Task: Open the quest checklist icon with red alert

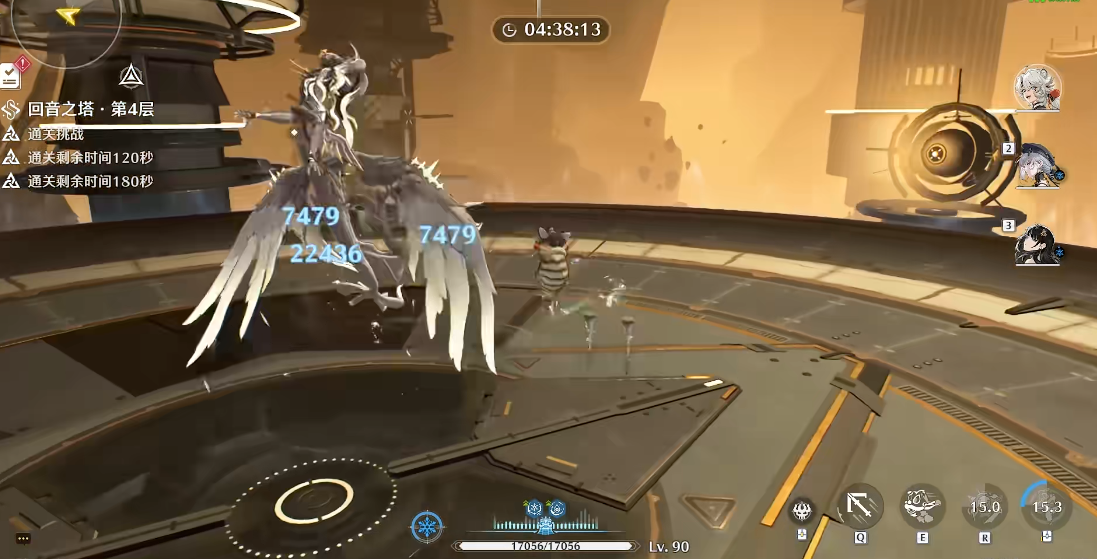Action: coord(12,75)
